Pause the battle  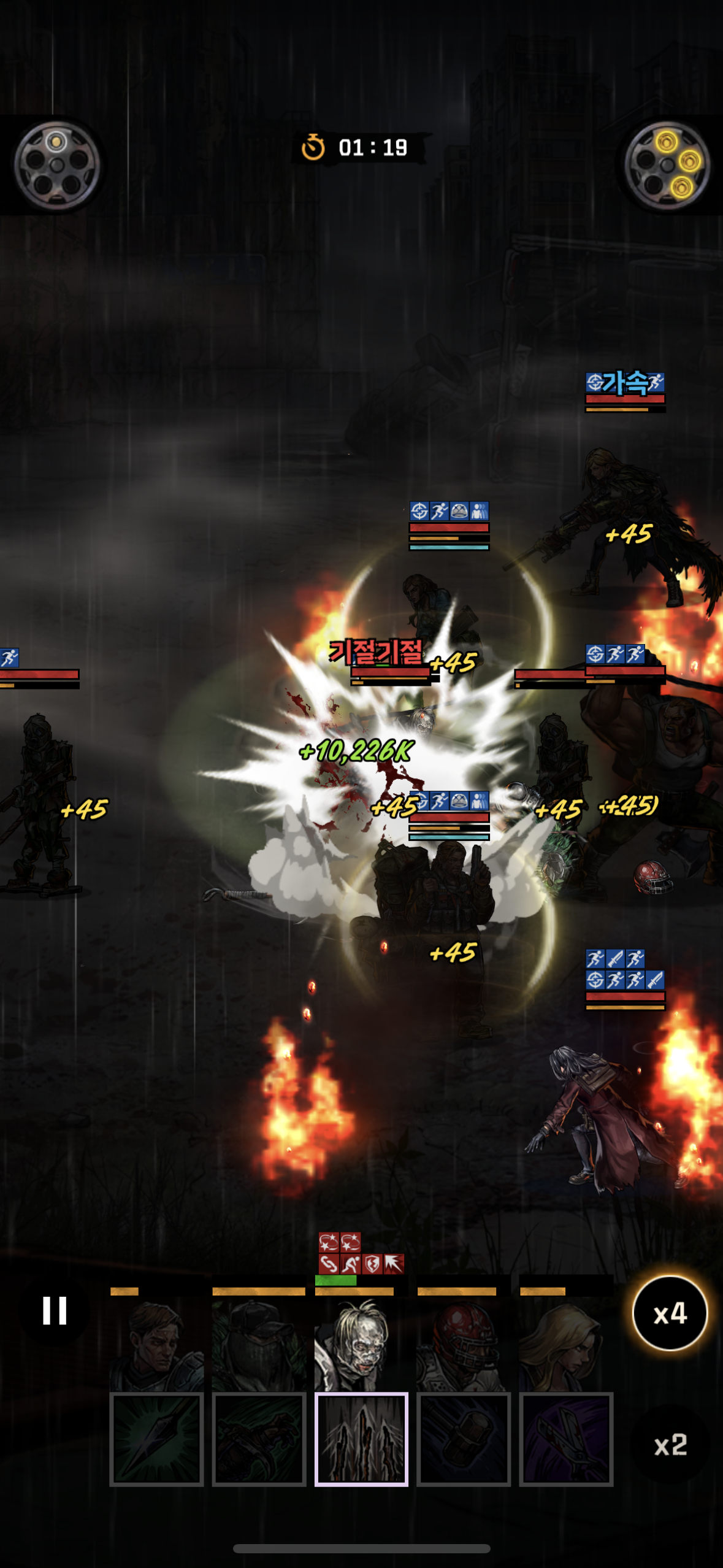[x=55, y=1311]
